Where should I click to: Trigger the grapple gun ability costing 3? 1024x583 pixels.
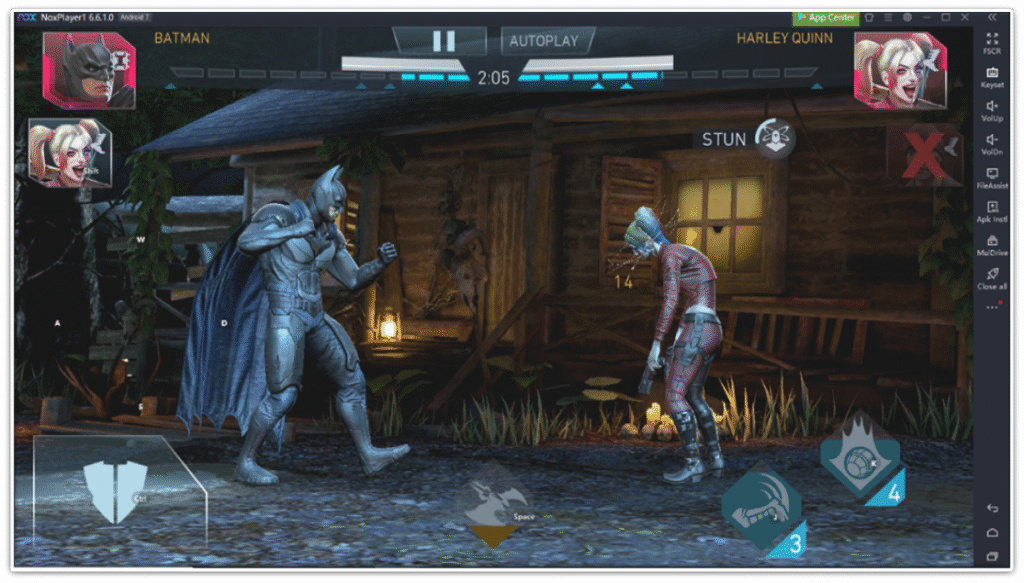tap(761, 508)
